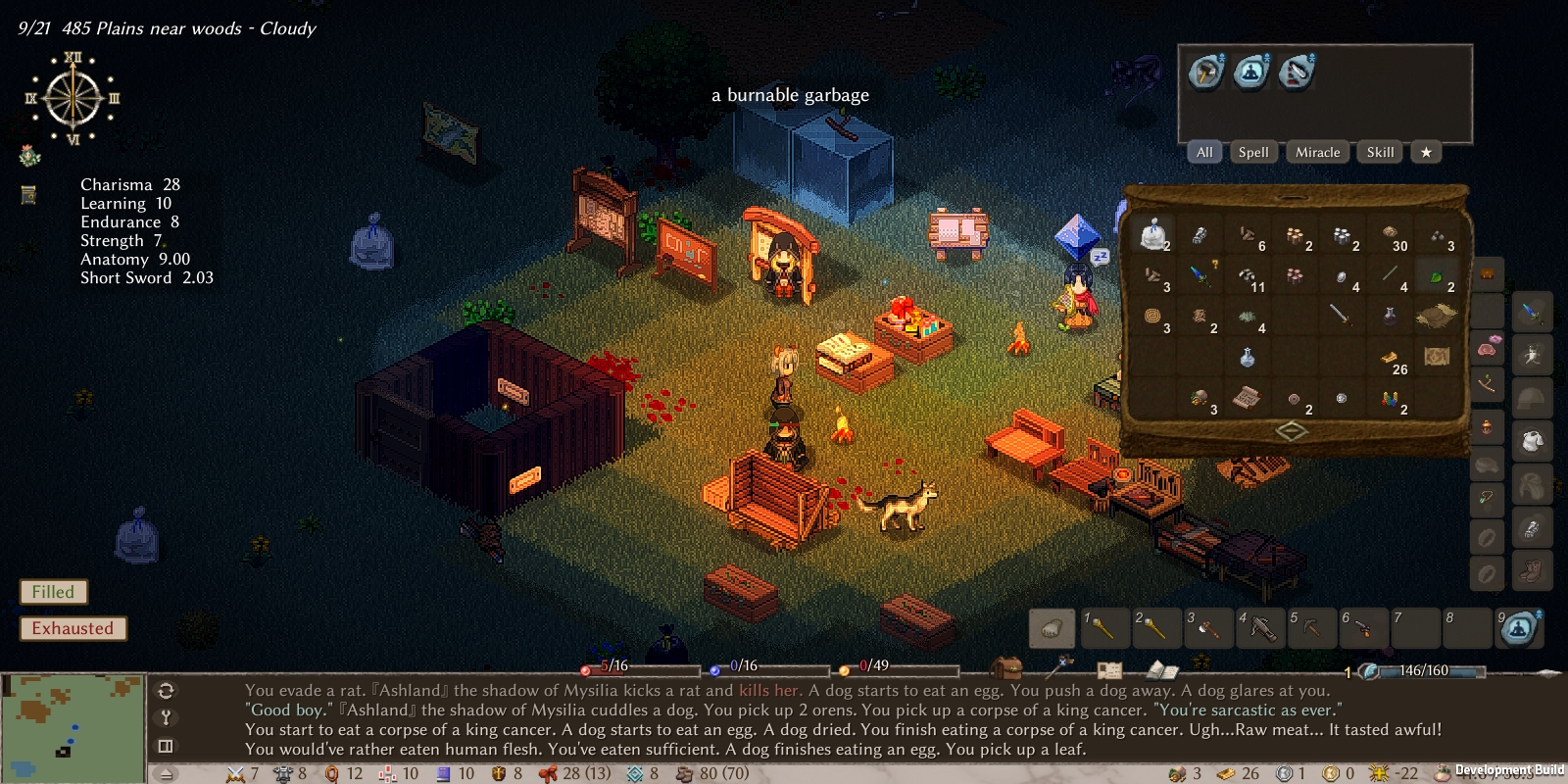Select the gold bars stack of 26
The image size is (1568, 784).
[1390, 358]
